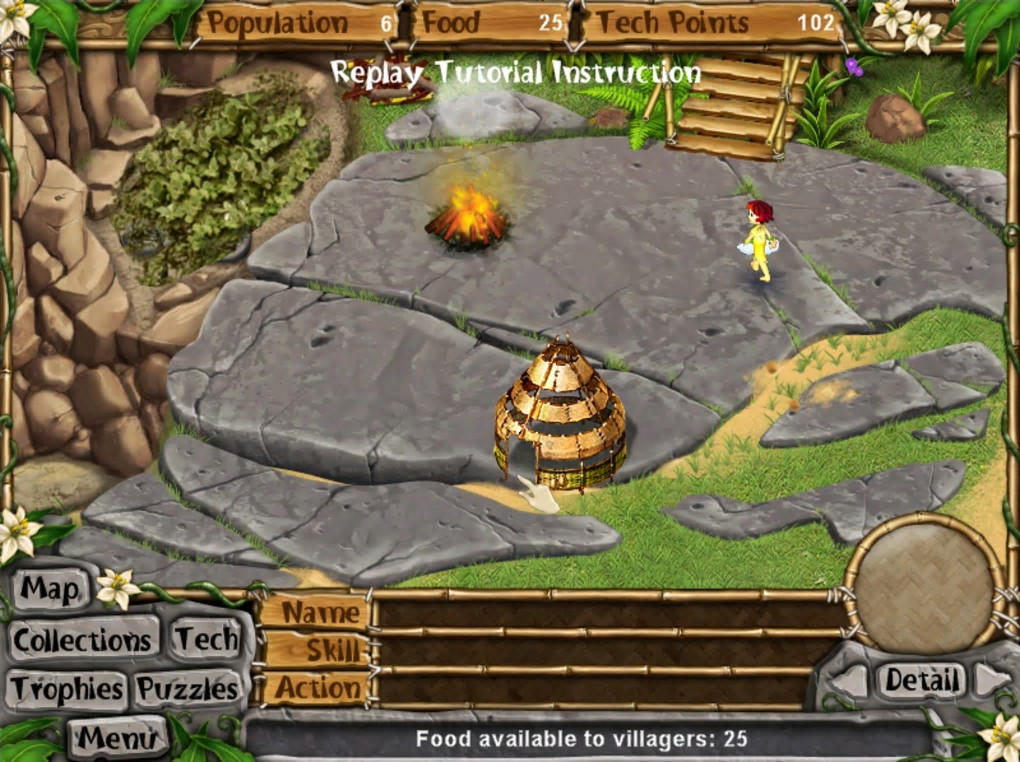The image size is (1020, 762).
Task: Open the Collections screen
Action: coord(84,640)
